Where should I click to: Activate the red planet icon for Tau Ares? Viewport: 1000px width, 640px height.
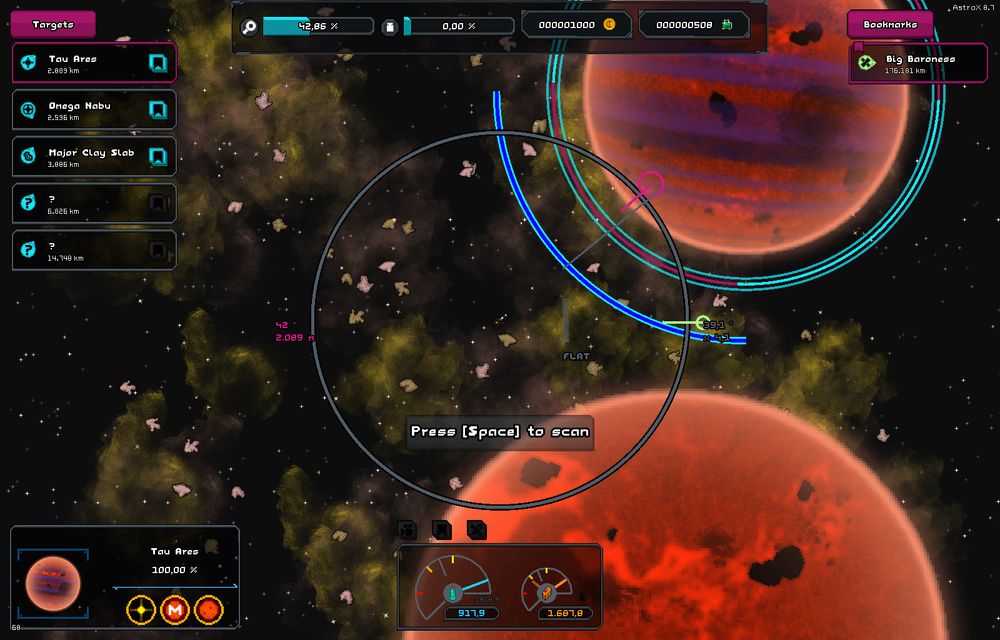coord(208,608)
